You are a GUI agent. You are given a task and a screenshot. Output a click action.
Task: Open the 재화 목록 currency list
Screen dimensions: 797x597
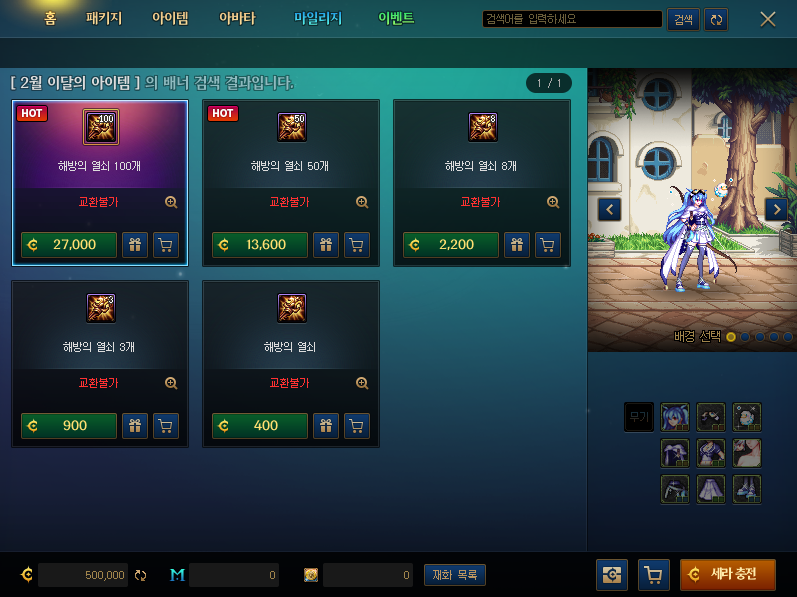(x=455, y=575)
